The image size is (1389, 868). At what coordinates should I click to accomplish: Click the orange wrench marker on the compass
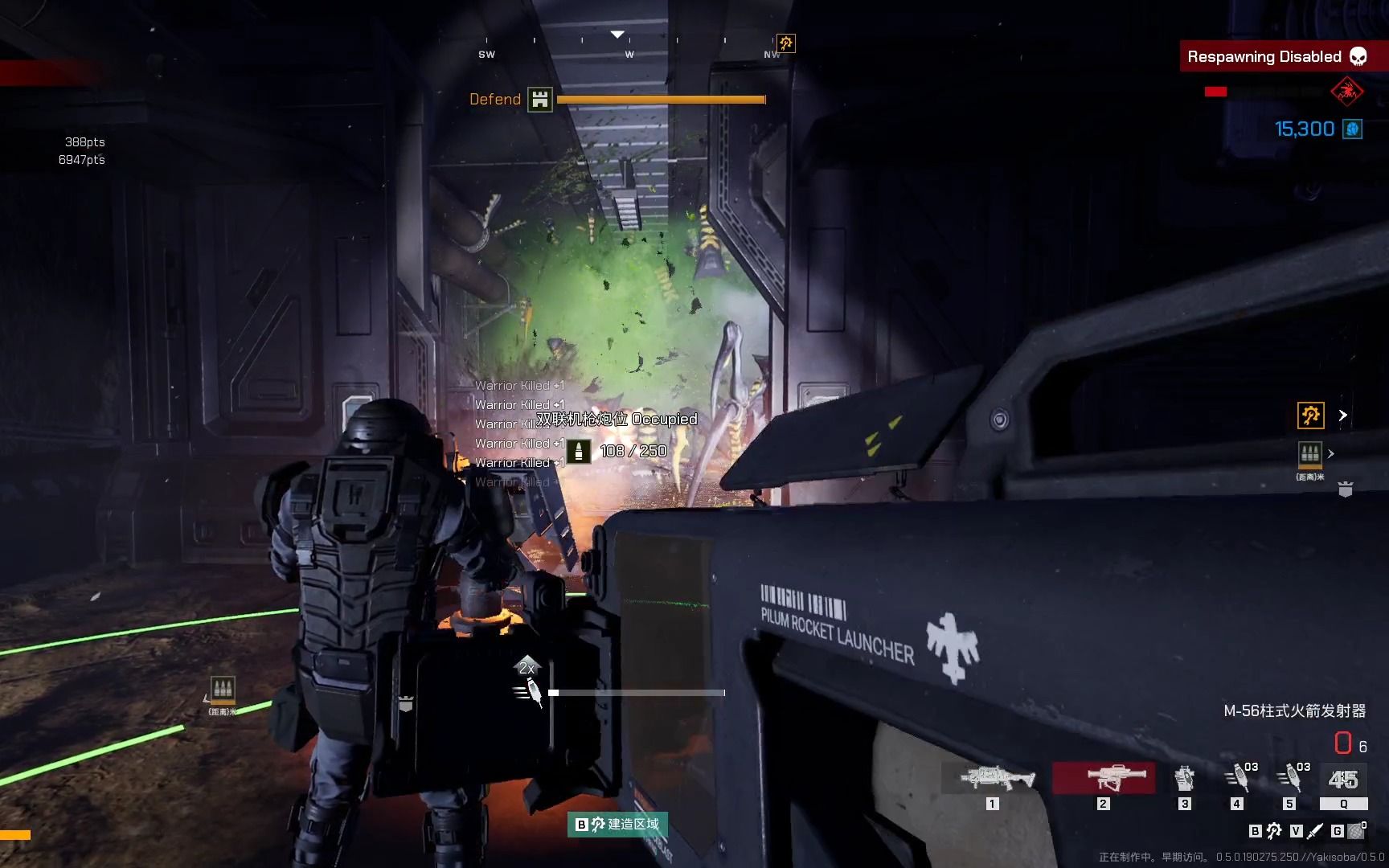(785, 43)
